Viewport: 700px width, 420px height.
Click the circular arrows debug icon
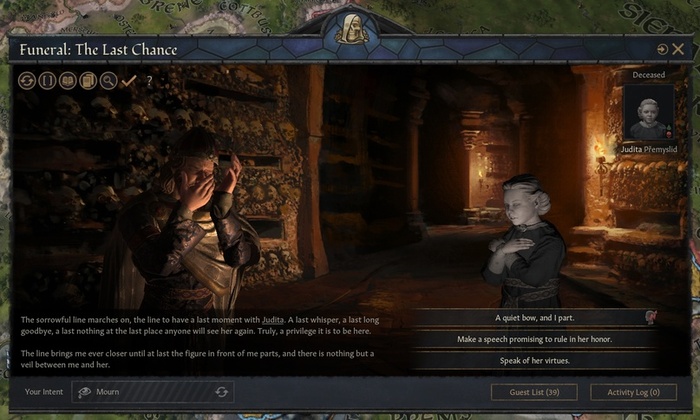pos(27,81)
